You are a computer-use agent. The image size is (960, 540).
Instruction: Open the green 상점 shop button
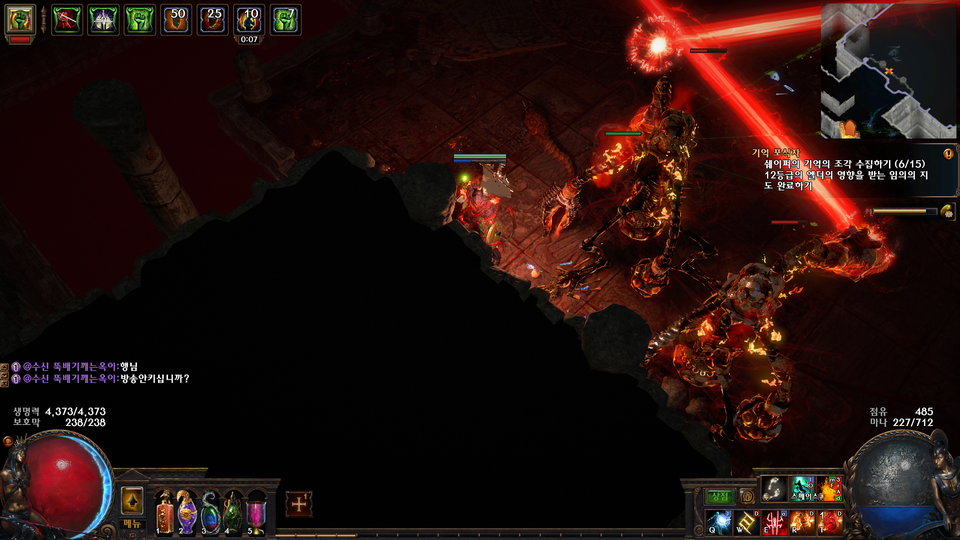point(720,496)
